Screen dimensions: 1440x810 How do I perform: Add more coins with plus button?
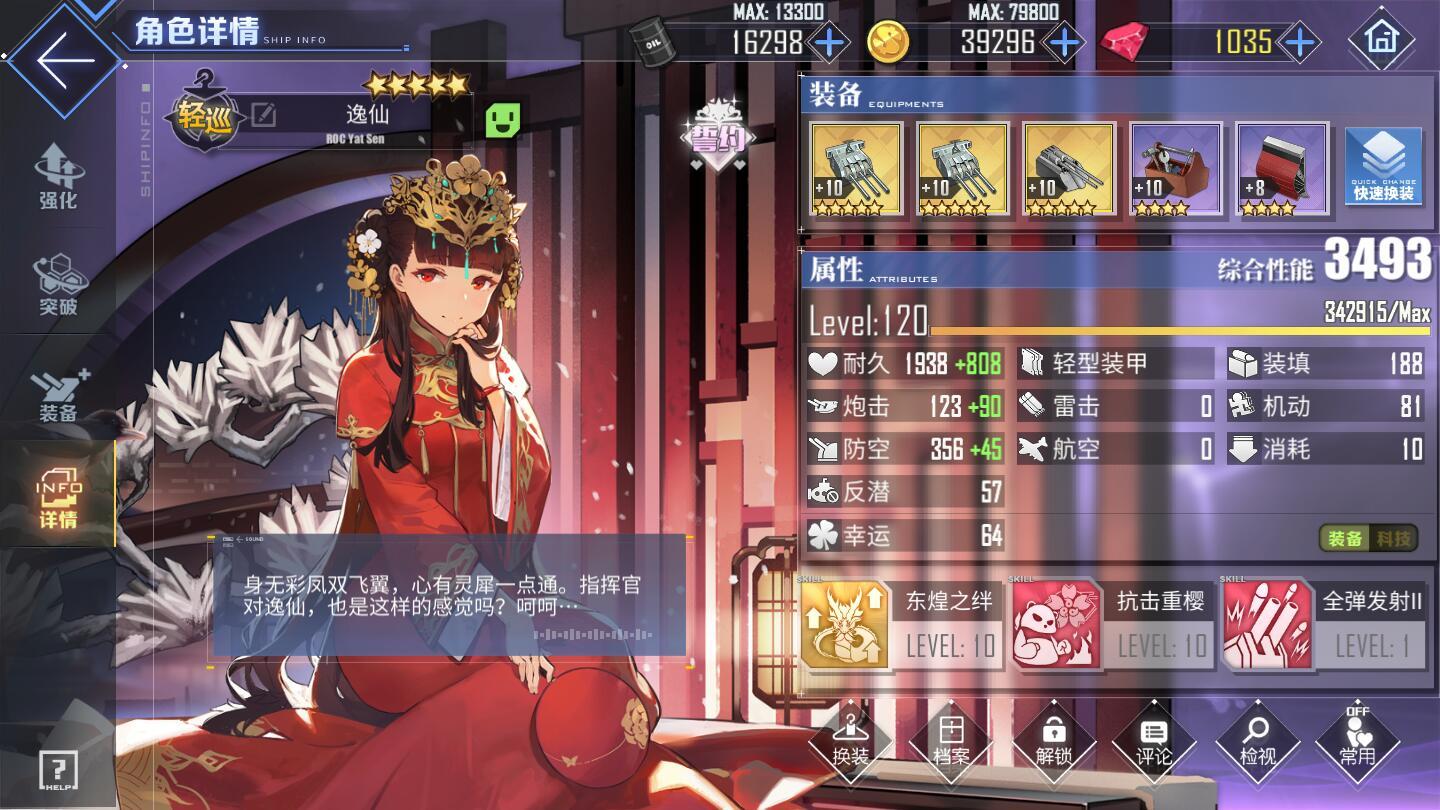click(x=1063, y=42)
